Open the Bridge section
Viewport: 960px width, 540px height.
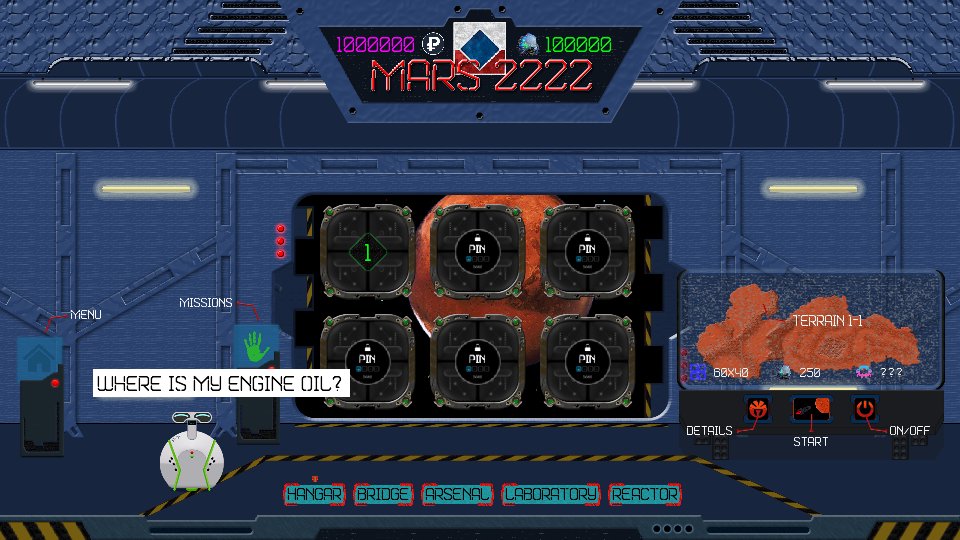(383, 494)
